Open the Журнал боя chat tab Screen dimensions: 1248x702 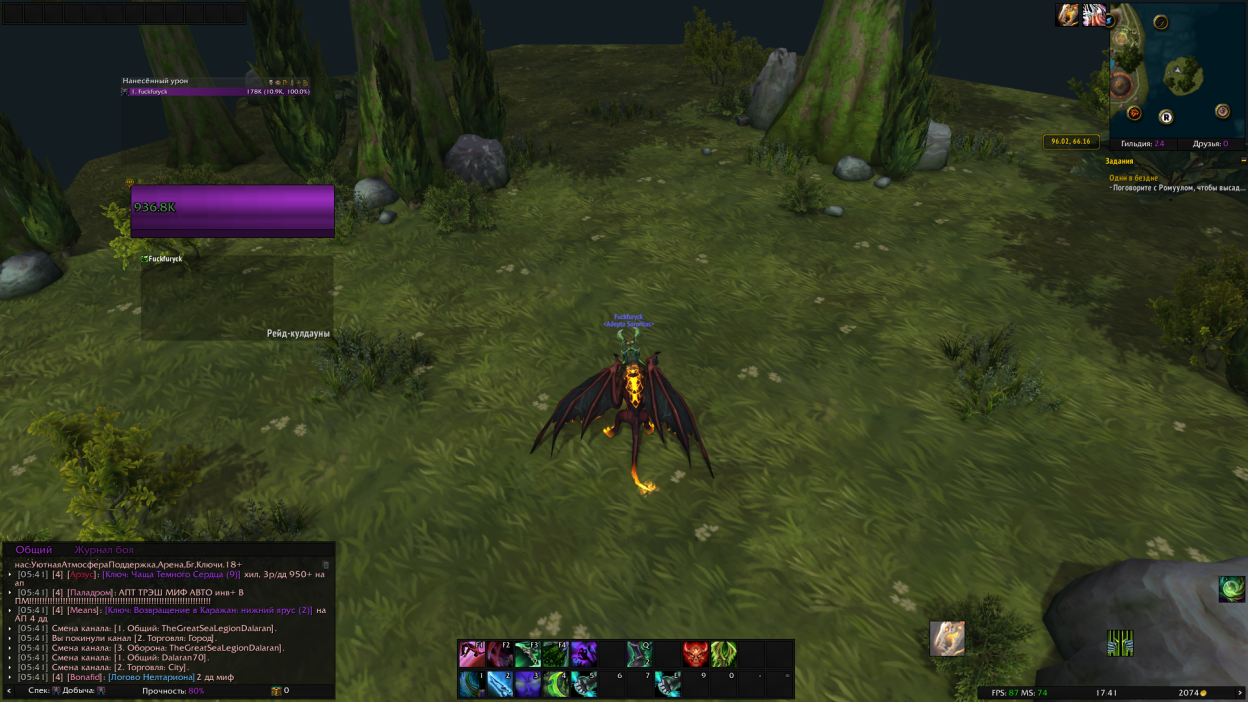pos(103,550)
